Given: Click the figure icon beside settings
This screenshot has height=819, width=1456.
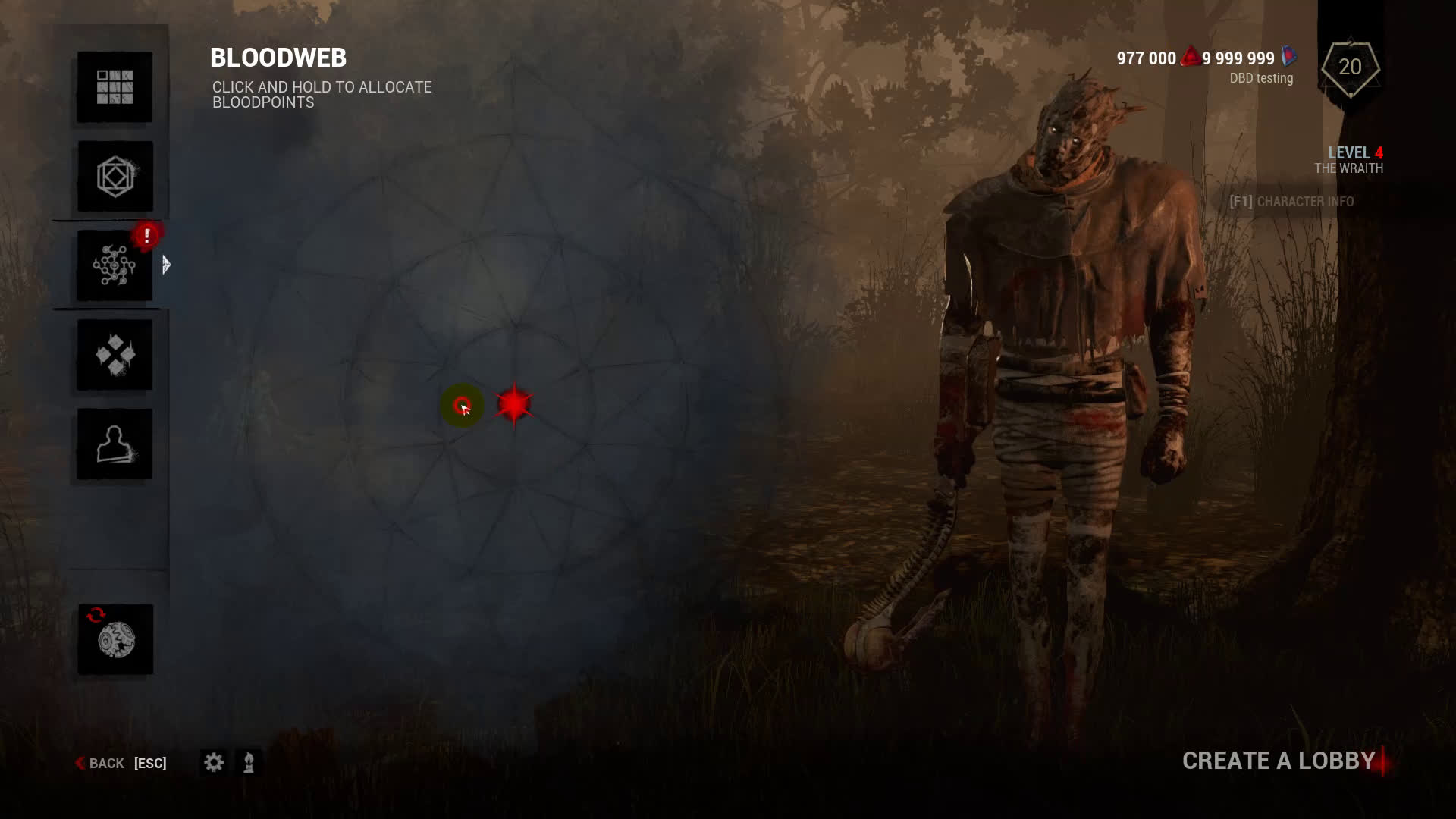Looking at the screenshot, I should (249, 762).
